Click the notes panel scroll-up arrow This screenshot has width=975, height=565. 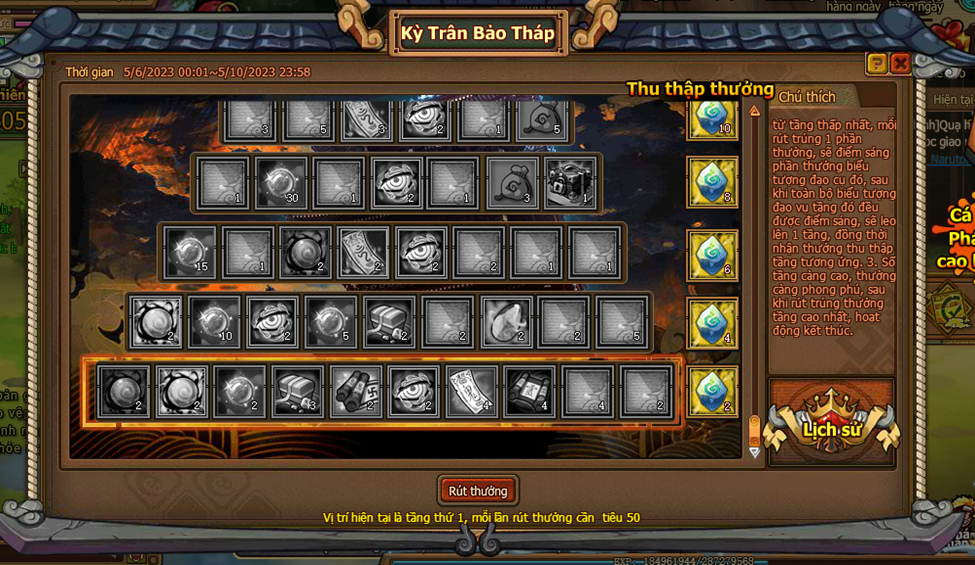click(x=754, y=111)
